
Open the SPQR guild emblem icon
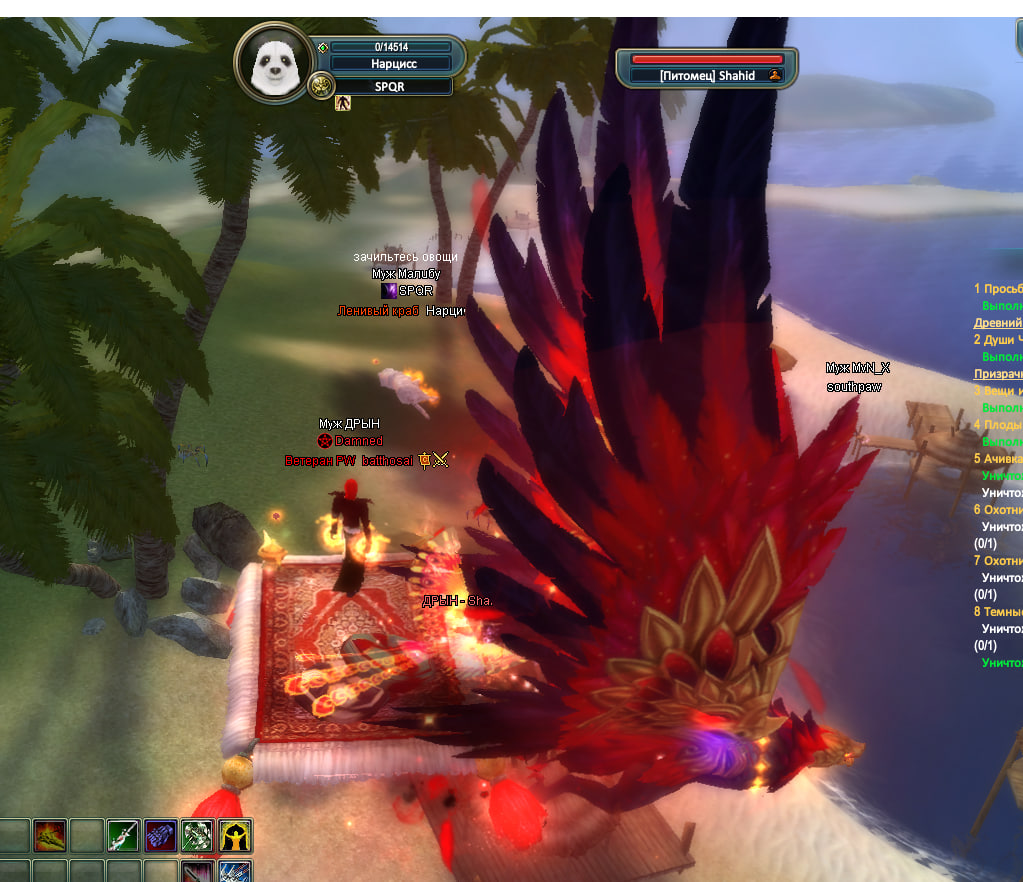pos(321,87)
